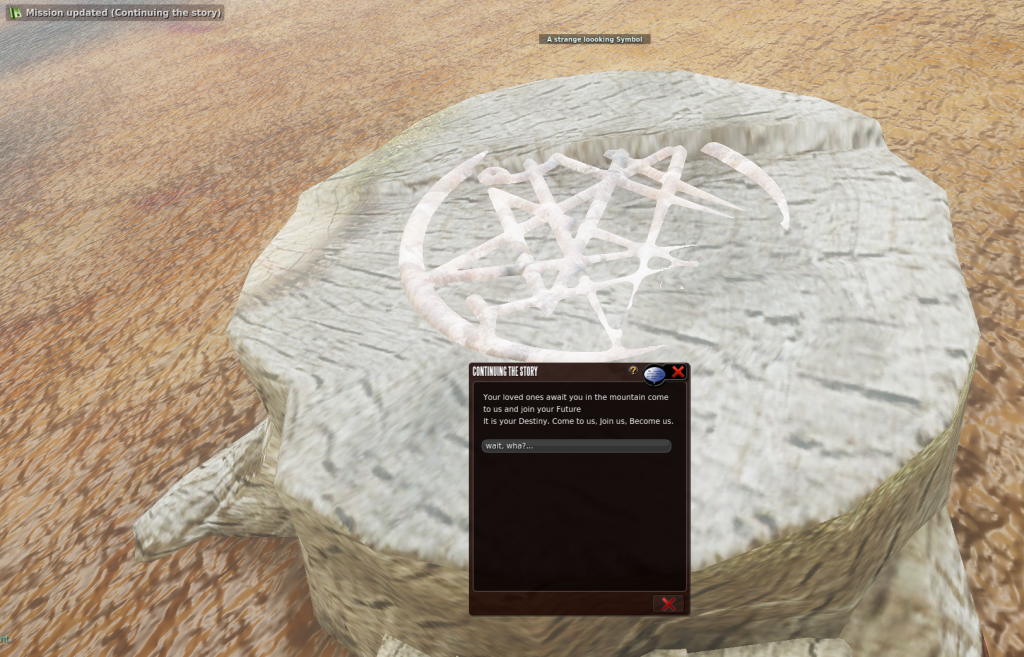The image size is (1024, 657).
Task: Click the blue speech bubble icon
Action: pyautogui.click(x=654, y=374)
